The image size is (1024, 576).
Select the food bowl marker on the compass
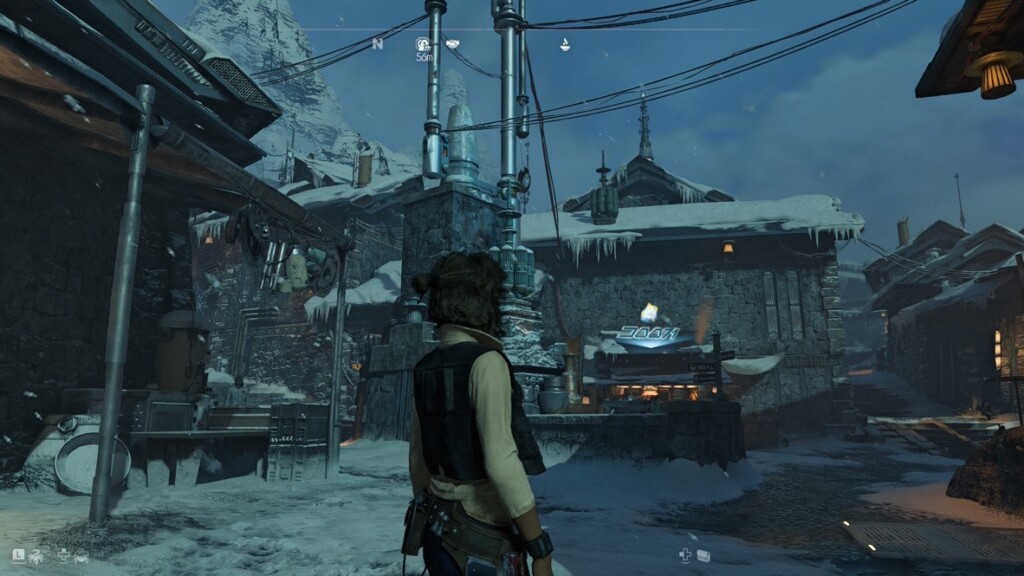pyautogui.click(x=564, y=44)
